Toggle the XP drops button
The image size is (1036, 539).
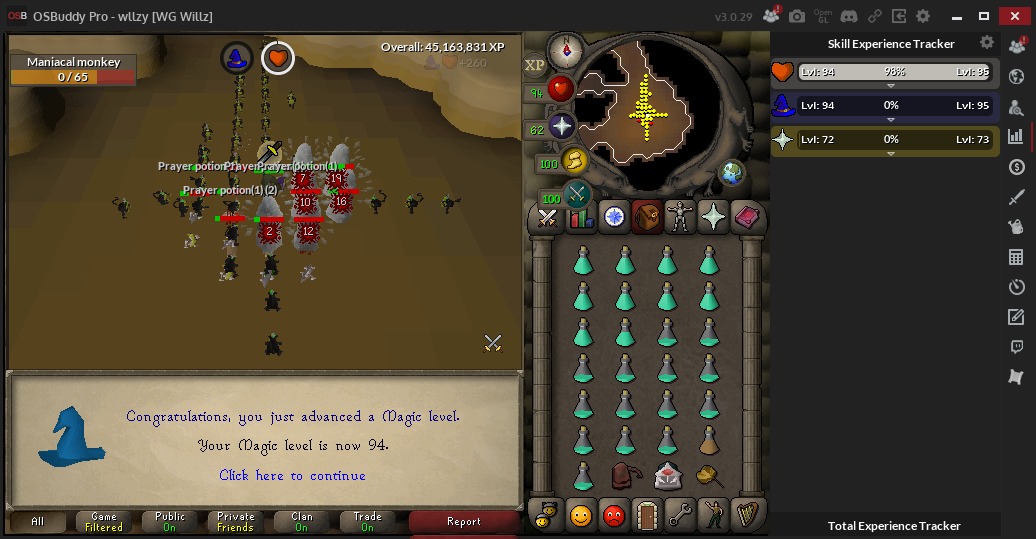point(535,64)
